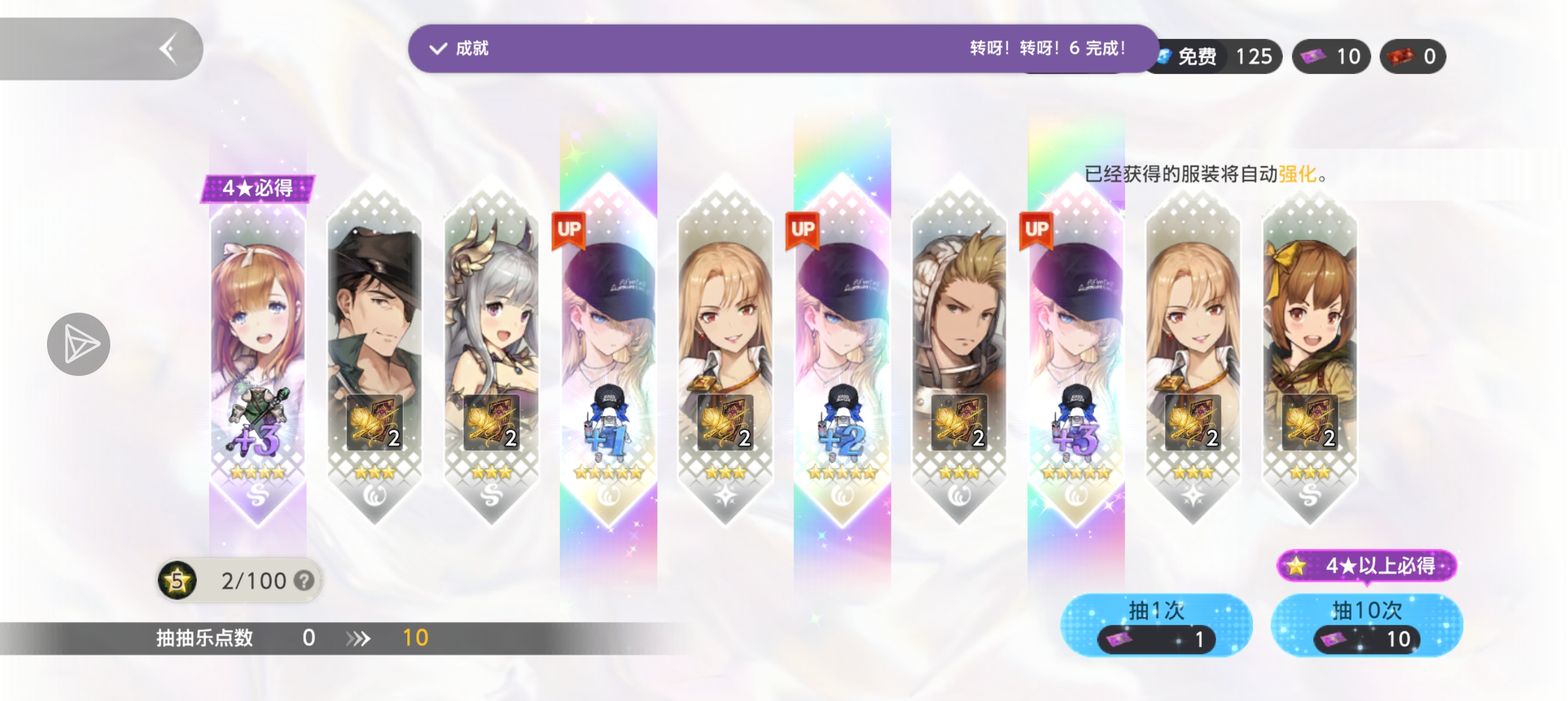Collapse the 成就 achievement banner via its chevron
This screenshot has height=701, width=1568.
[437, 49]
